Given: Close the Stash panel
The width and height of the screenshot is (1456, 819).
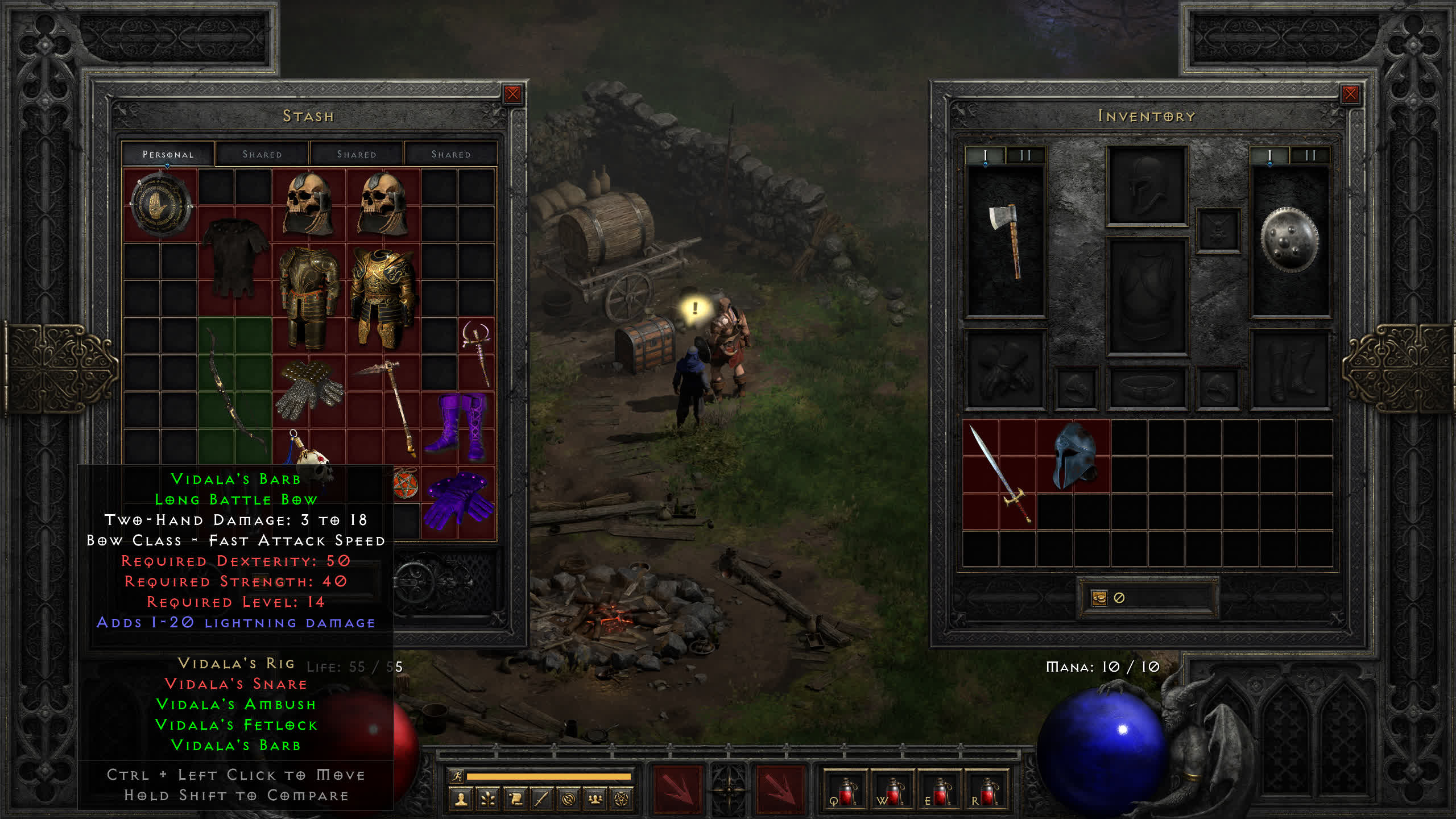Looking at the screenshot, I should (512, 94).
